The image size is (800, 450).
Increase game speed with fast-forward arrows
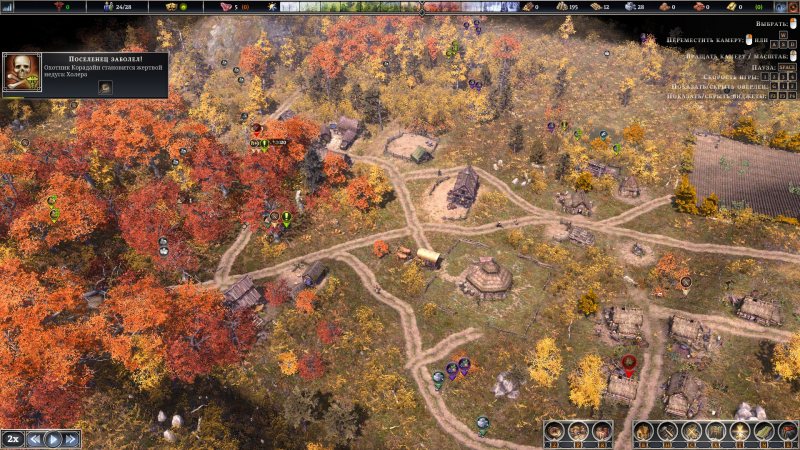point(72,438)
